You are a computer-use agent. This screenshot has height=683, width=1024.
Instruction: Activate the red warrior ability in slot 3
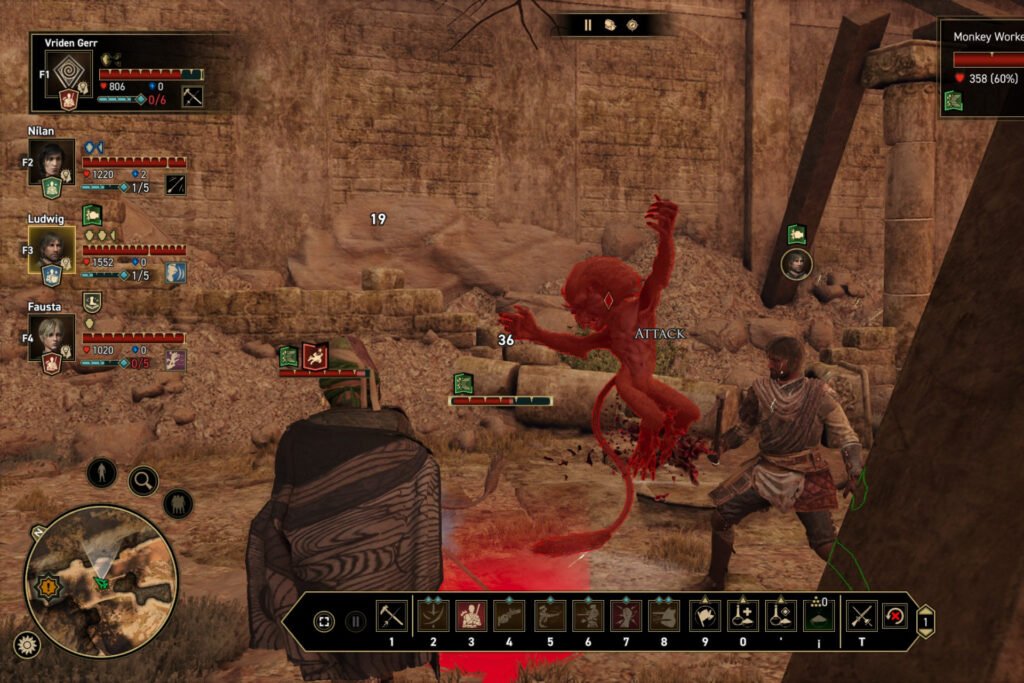(x=471, y=616)
